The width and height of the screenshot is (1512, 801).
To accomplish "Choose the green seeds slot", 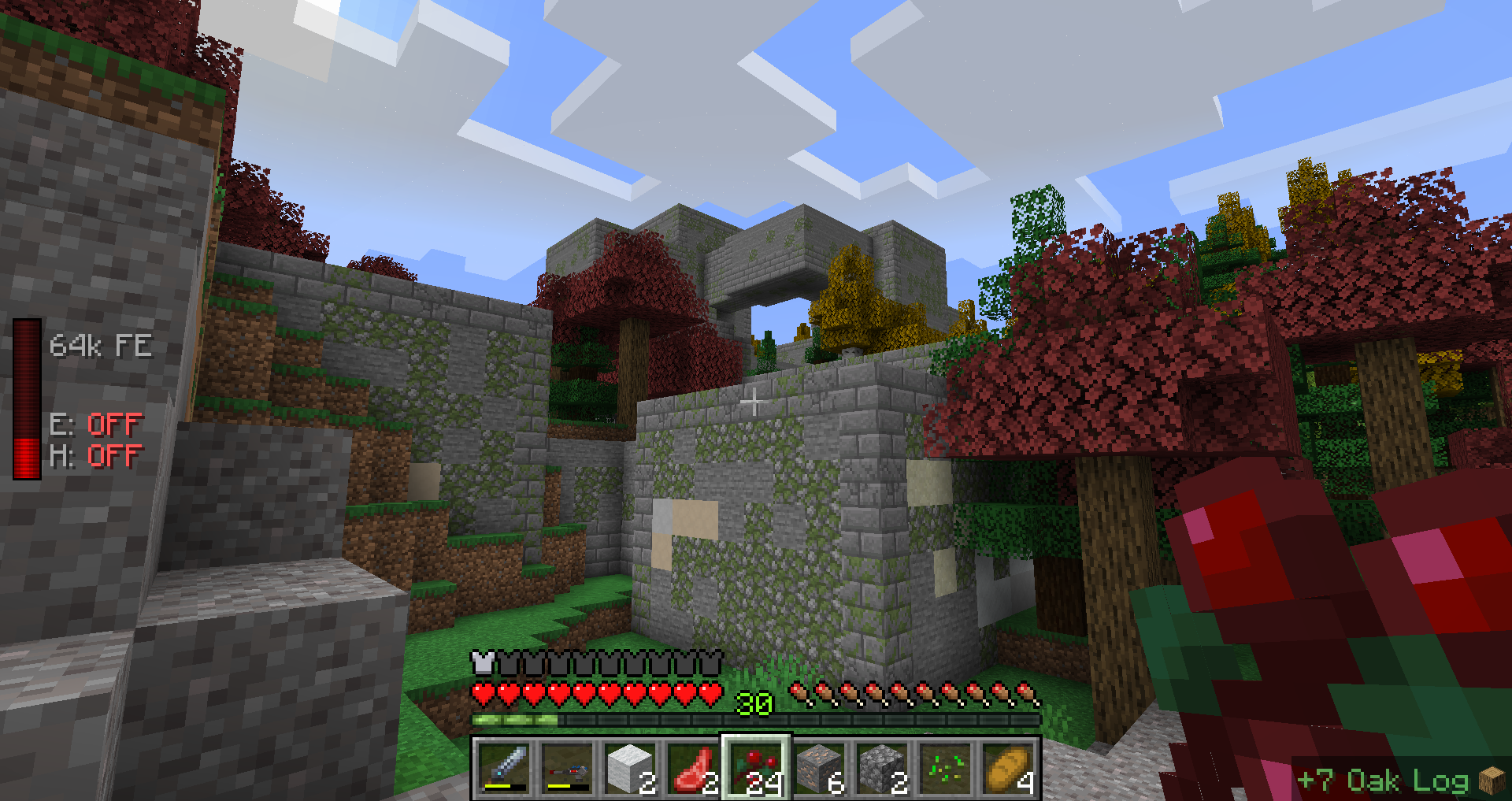I will [945, 768].
